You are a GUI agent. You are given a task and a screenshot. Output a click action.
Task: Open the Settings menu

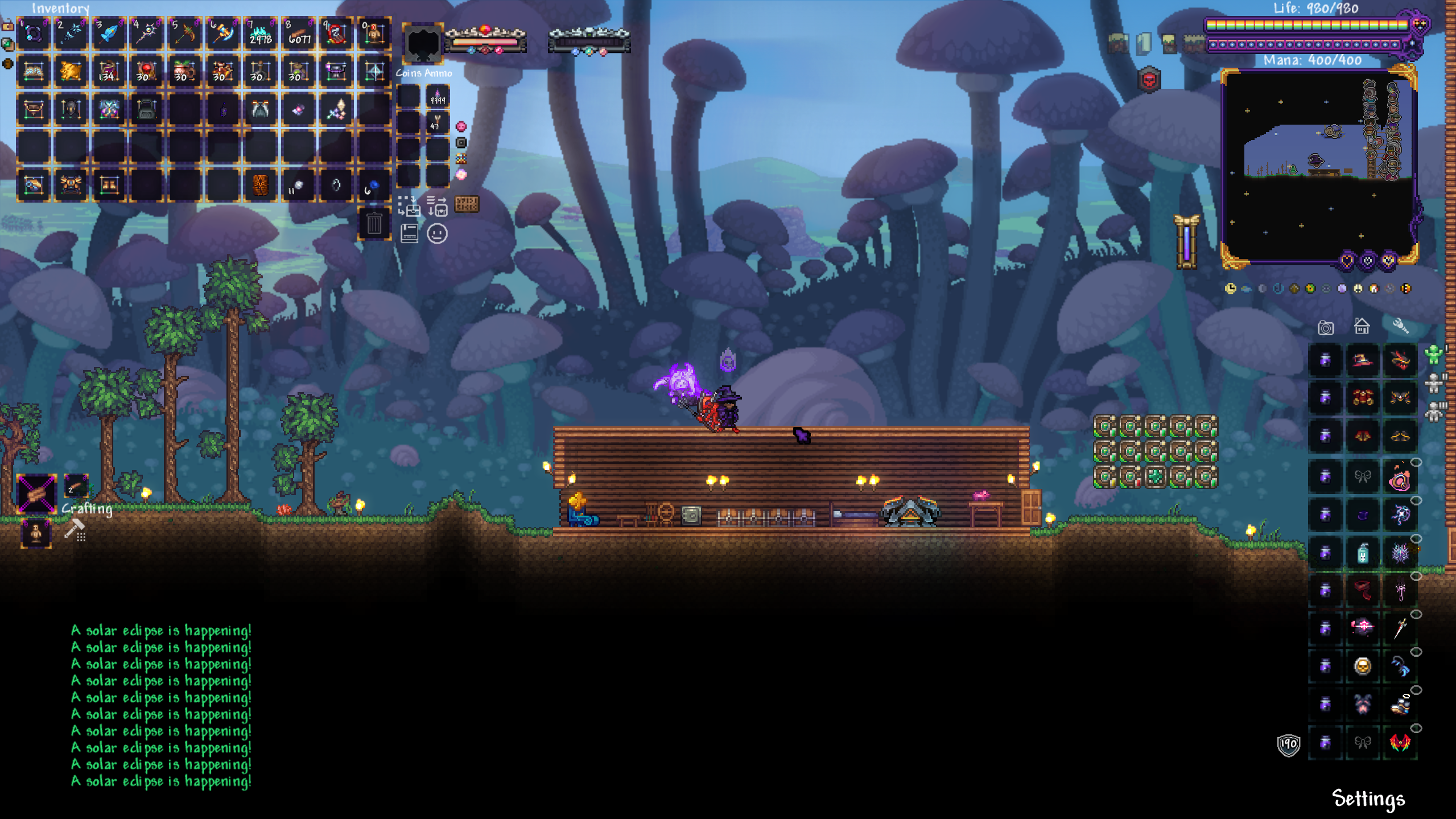[x=1368, y=799]
